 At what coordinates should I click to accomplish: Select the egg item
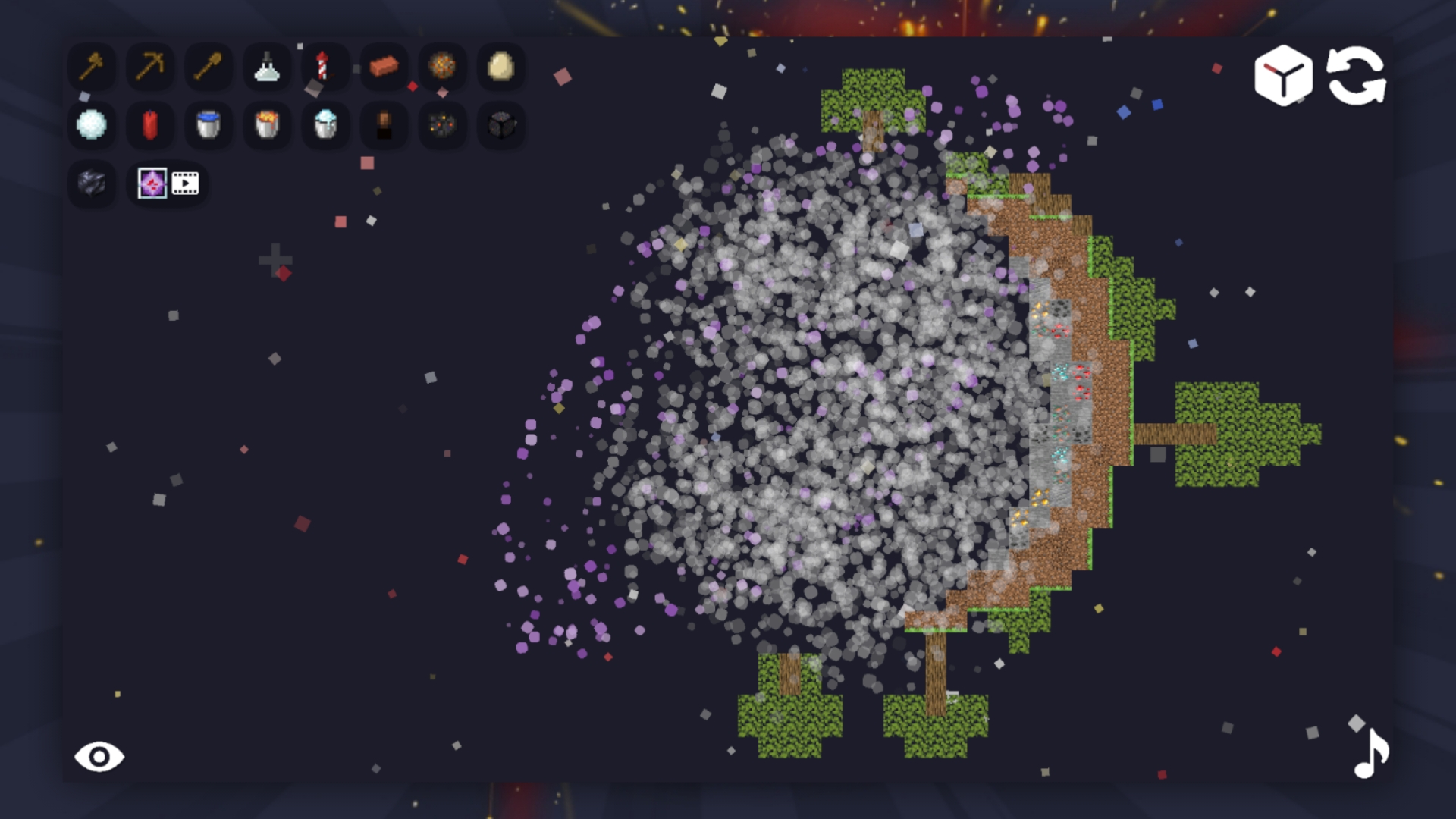(x=500, y=68)
